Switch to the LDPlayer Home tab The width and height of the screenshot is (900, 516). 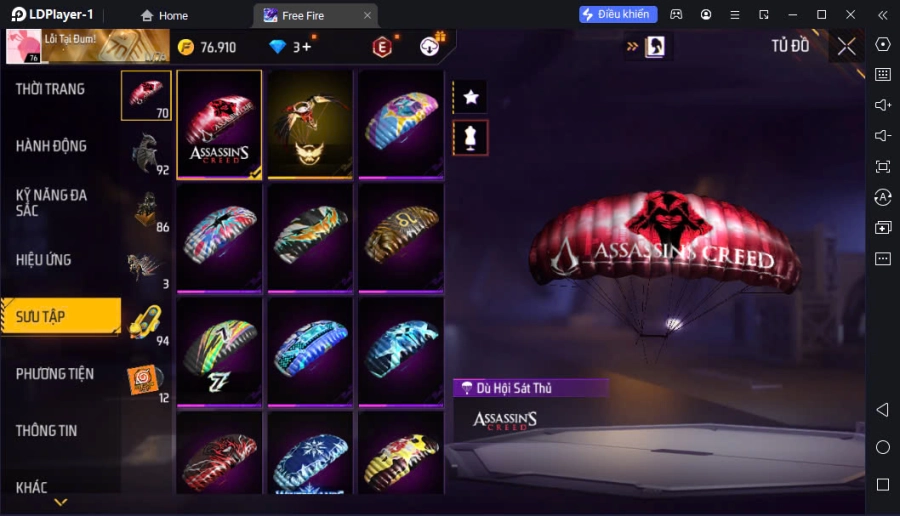coord(165,15)
